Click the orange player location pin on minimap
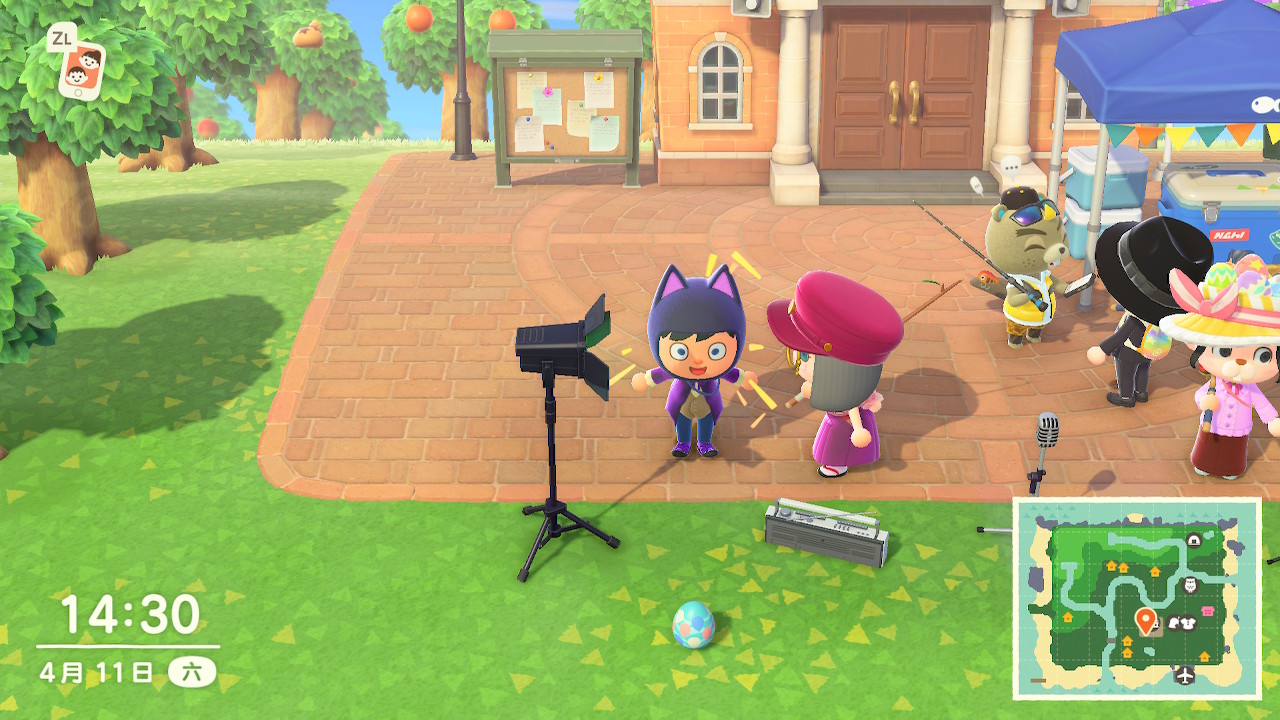This screenshot has width=1280, height=720. tap(1146, 620)
